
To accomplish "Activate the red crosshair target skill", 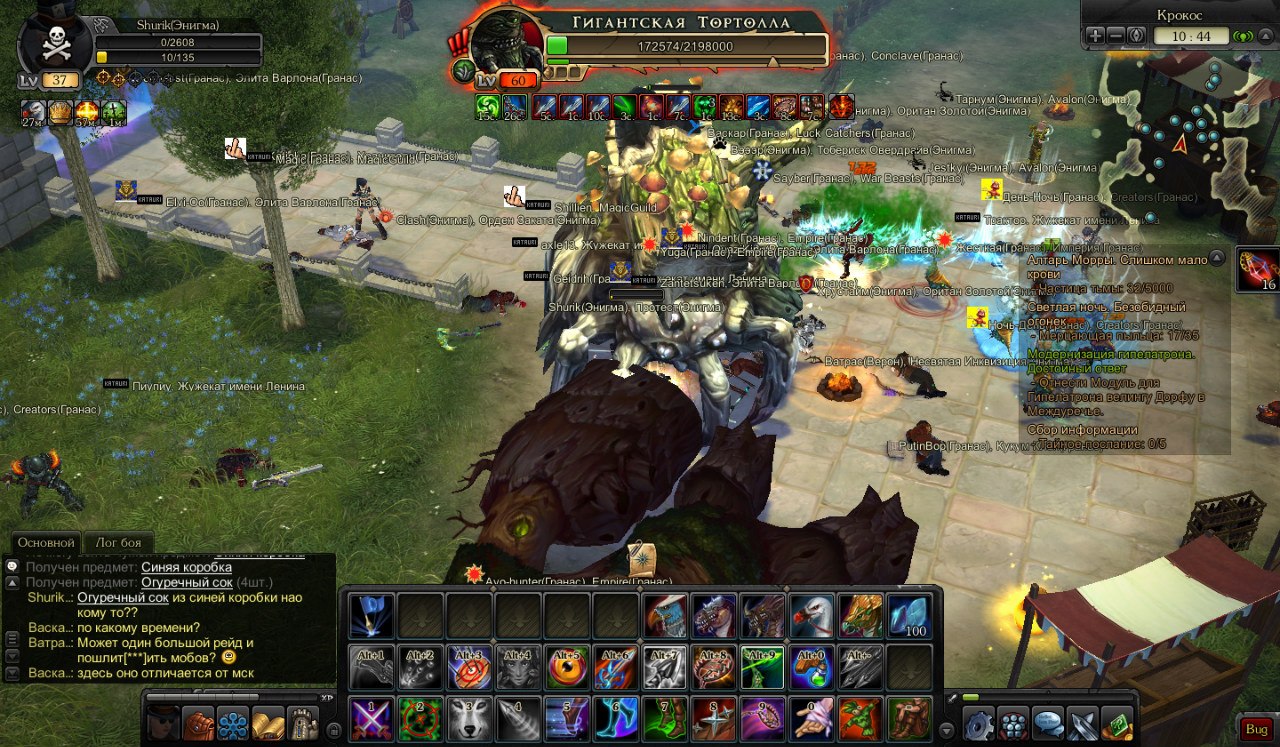I will pos(420,719).
